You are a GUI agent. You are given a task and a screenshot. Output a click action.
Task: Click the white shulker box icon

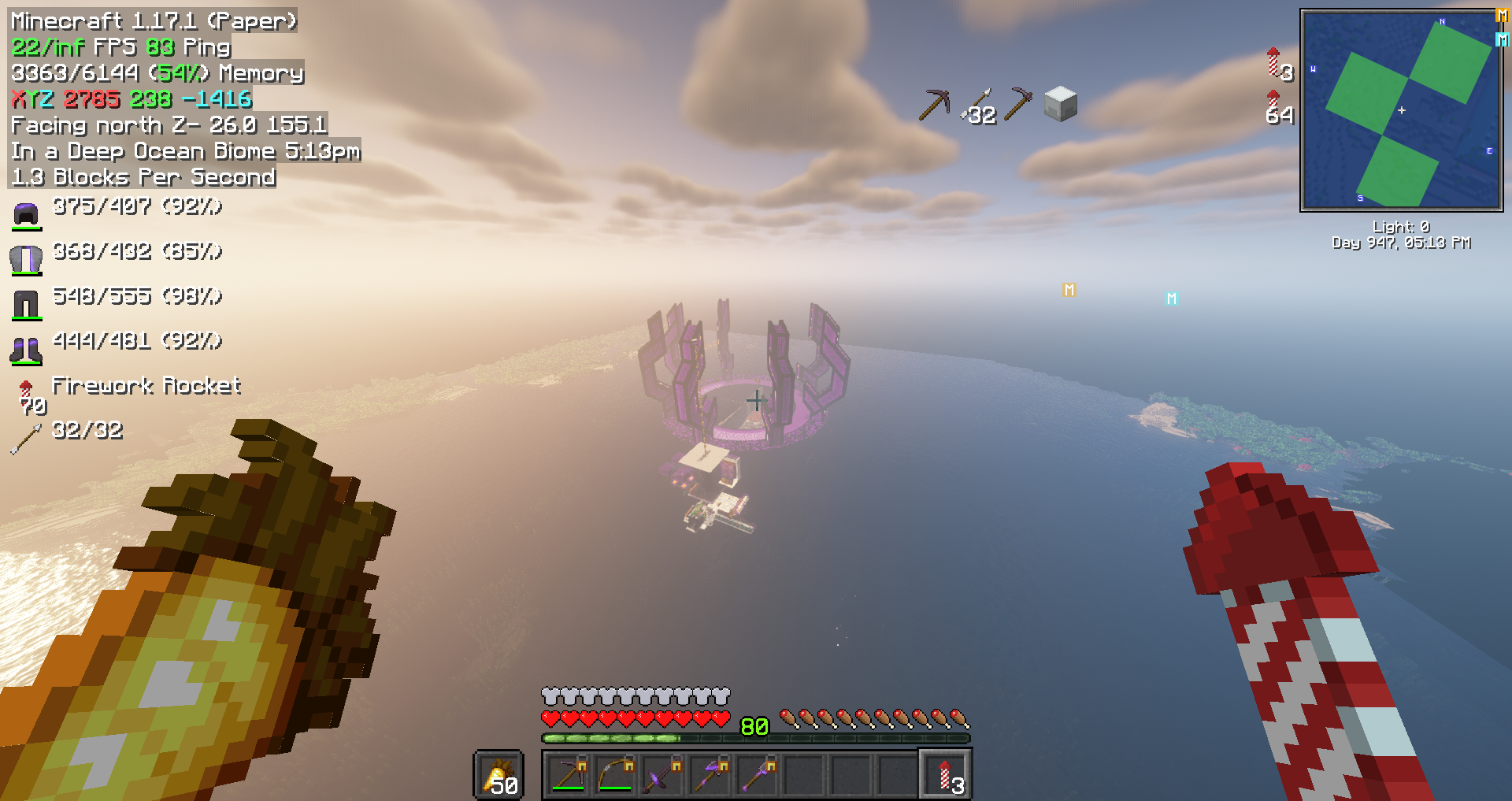(1060, 104)
